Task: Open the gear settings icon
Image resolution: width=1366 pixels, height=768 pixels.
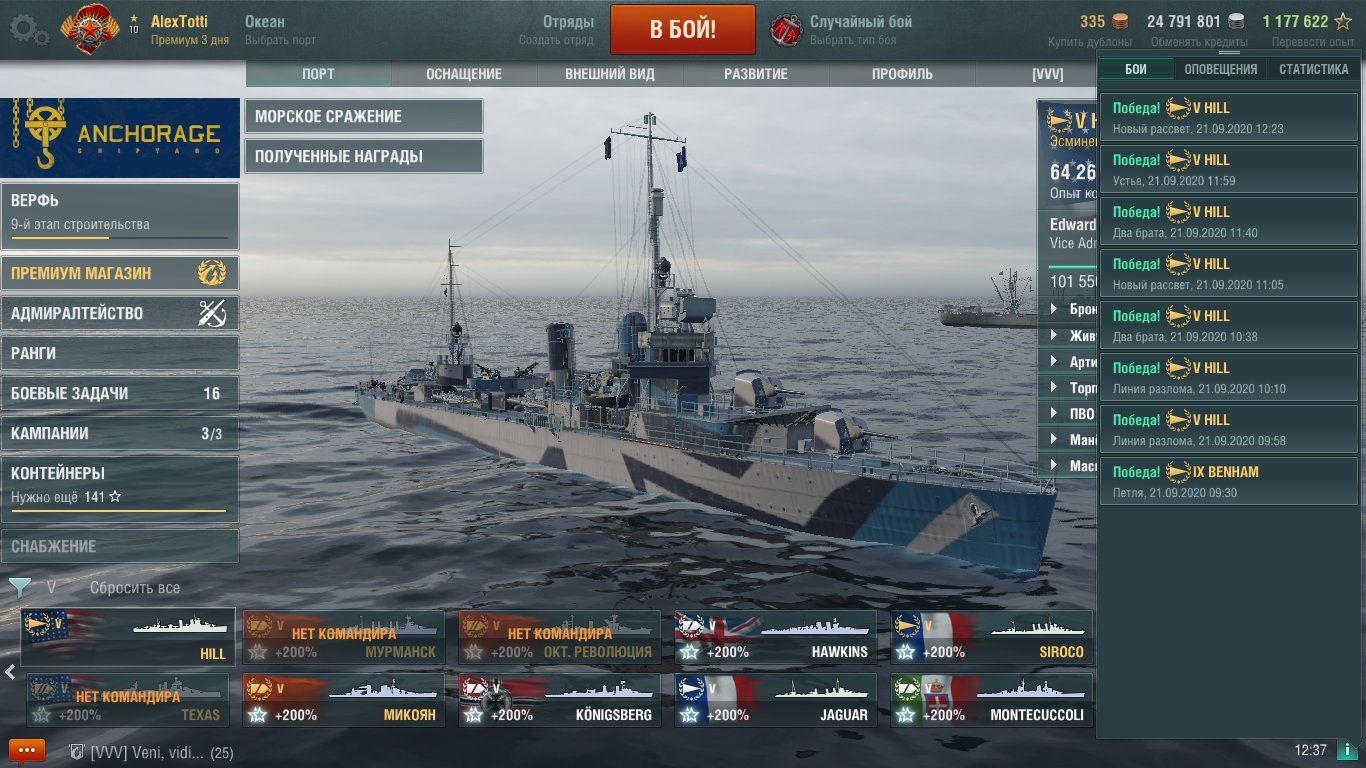Action: point(29,30)
